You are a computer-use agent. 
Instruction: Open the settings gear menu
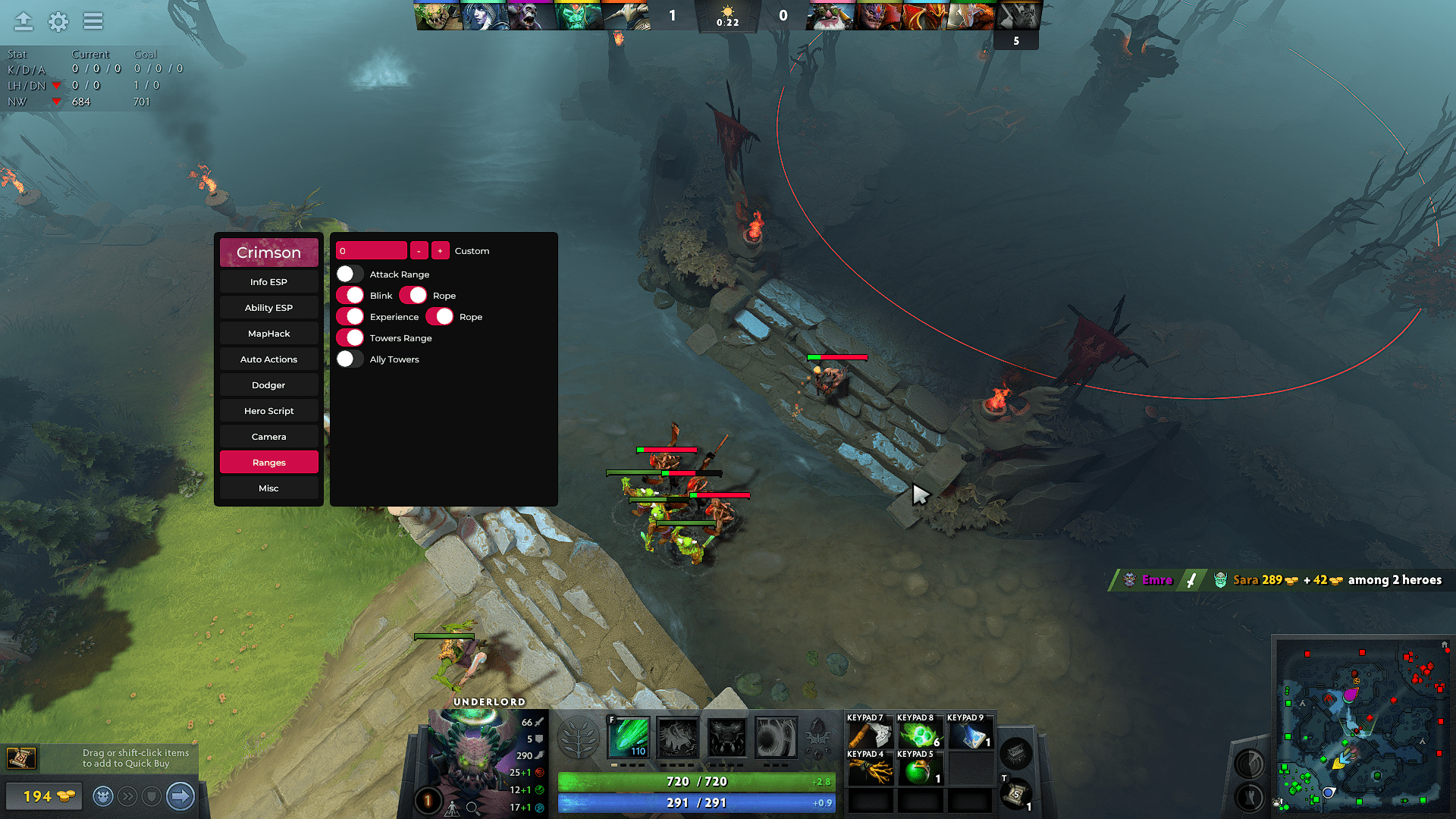click(x=58, y=22)
